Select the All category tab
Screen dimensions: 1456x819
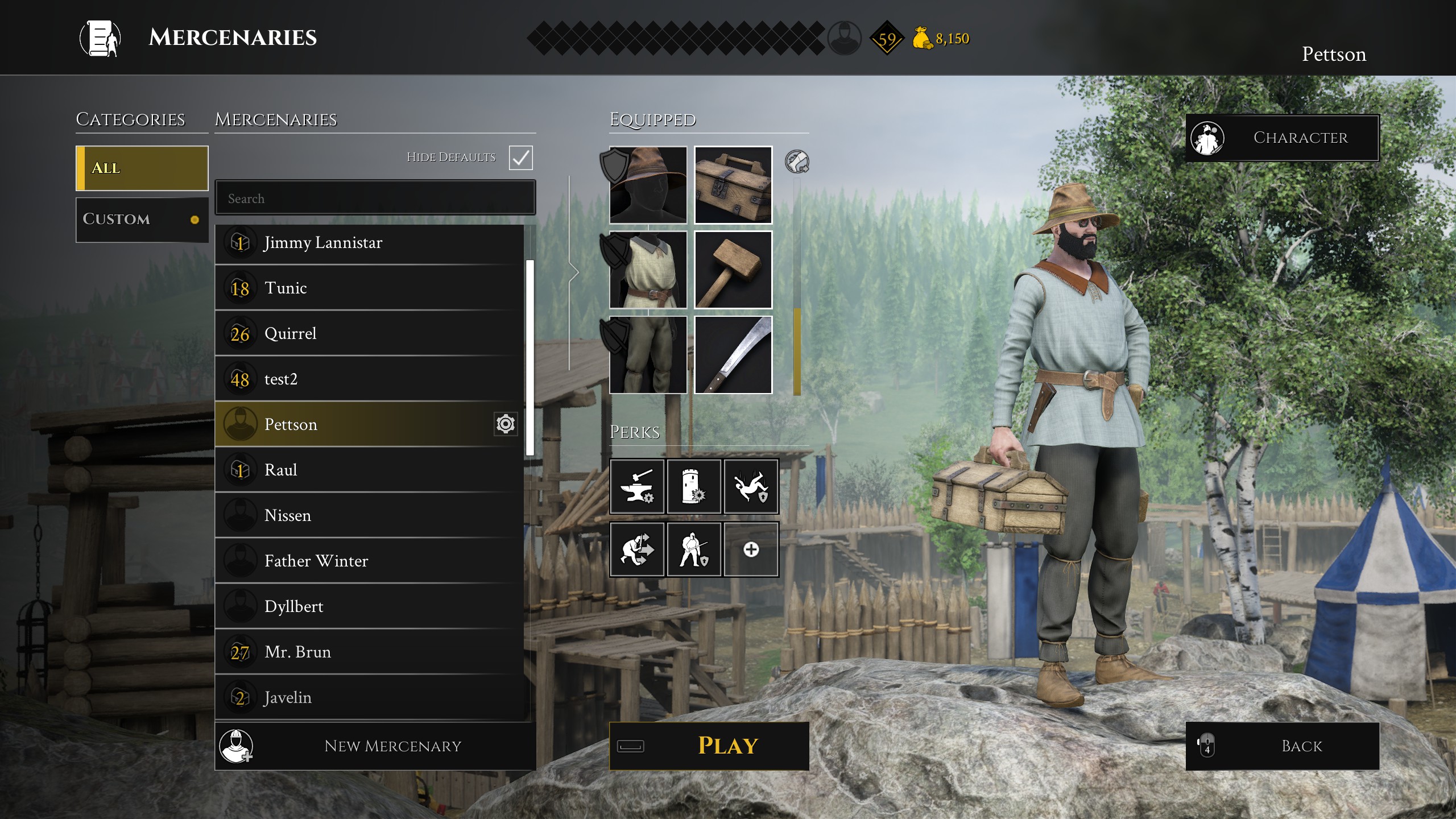pyautogui.click(x=142, y=168)
